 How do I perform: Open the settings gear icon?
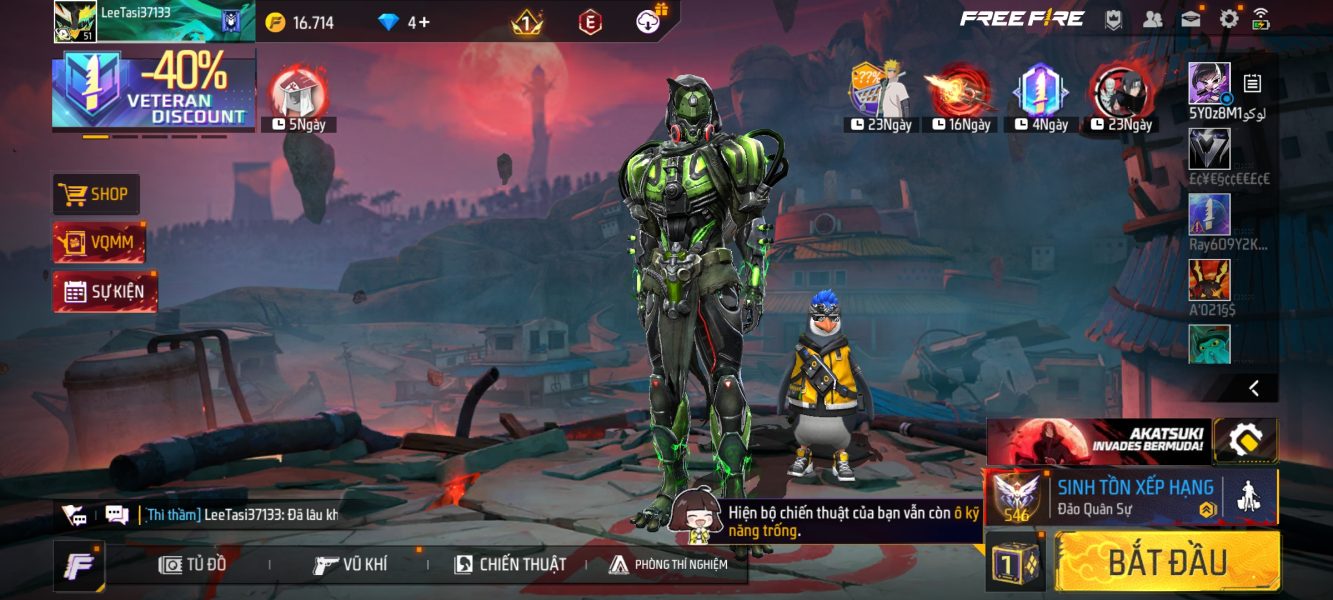point(1228,19)
